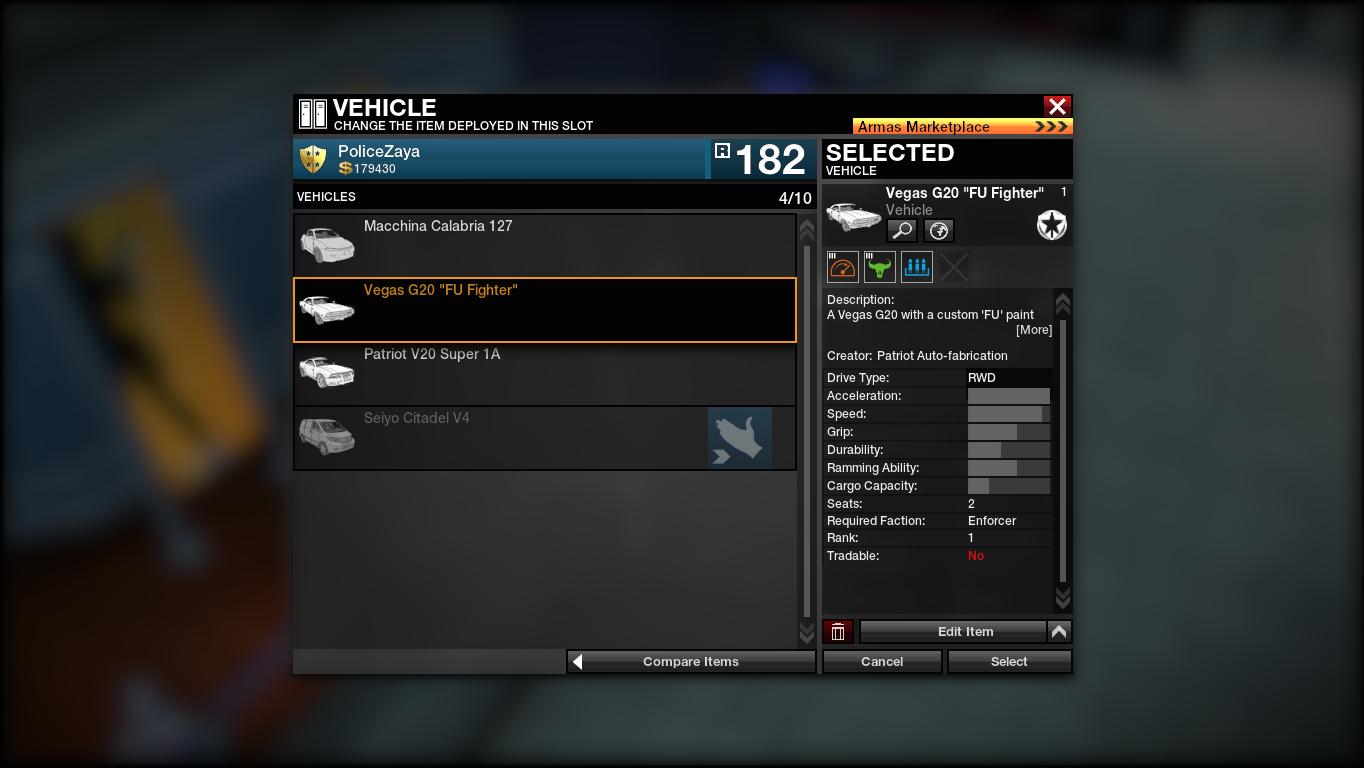This screenshot has height=768, width=1364.
Task: Select the blue cargo modification slot
Action: coord(917,267)
